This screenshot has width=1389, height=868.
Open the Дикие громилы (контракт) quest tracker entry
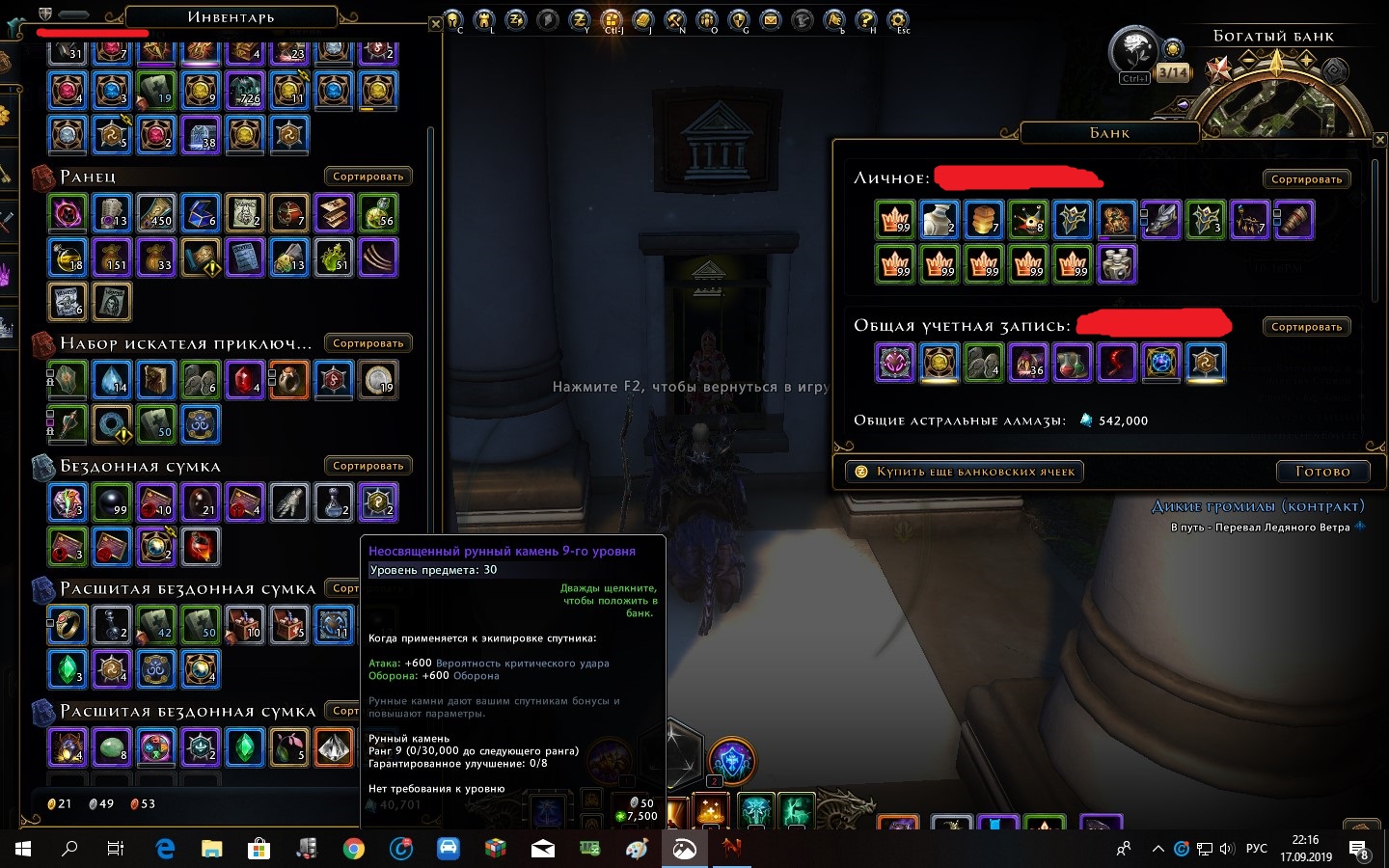(x=1258, y=506)
